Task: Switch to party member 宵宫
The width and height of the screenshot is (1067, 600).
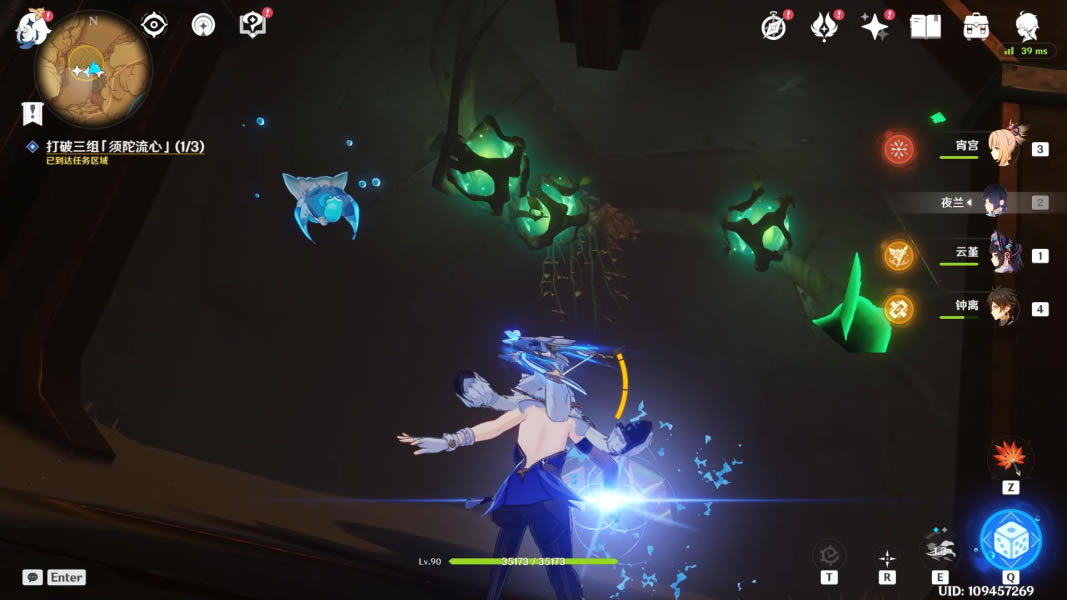Action: point(1003,148)
